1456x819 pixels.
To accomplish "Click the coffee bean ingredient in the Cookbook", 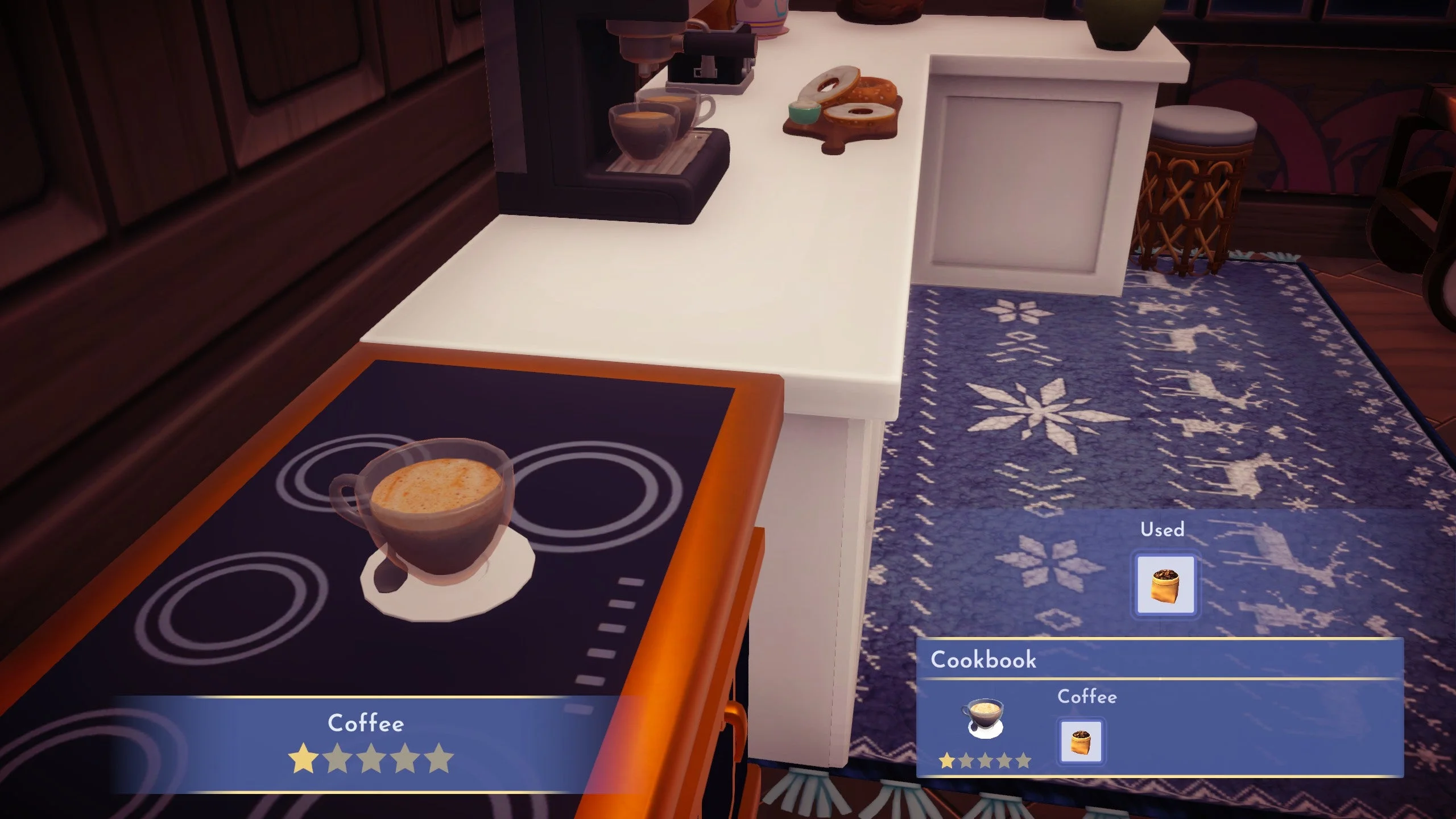I will [x=1081, y=739].
